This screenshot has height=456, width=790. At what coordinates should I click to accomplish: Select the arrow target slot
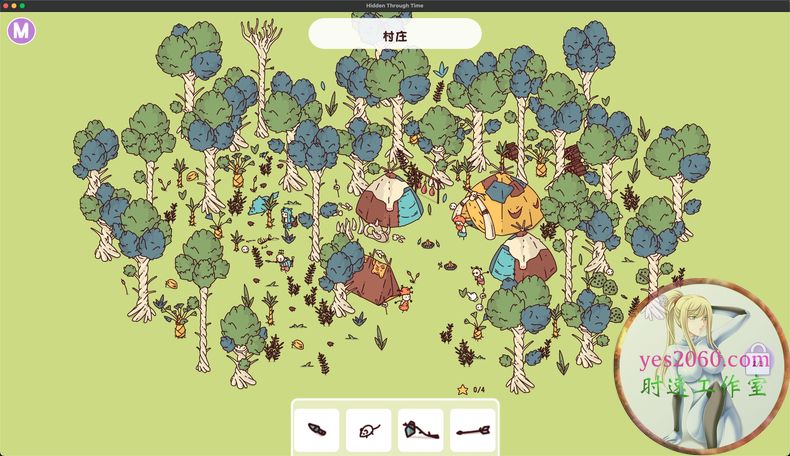[472, 430]
